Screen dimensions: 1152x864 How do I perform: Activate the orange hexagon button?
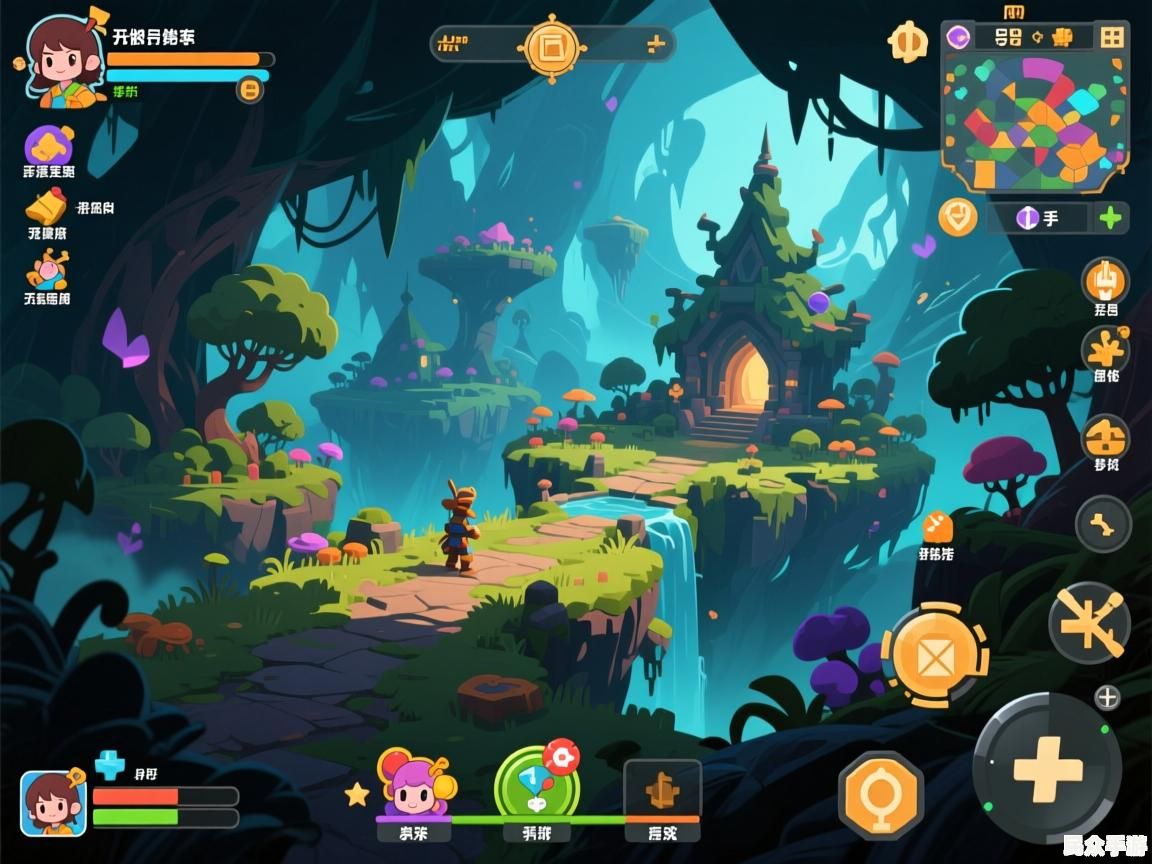coord(881,795)
